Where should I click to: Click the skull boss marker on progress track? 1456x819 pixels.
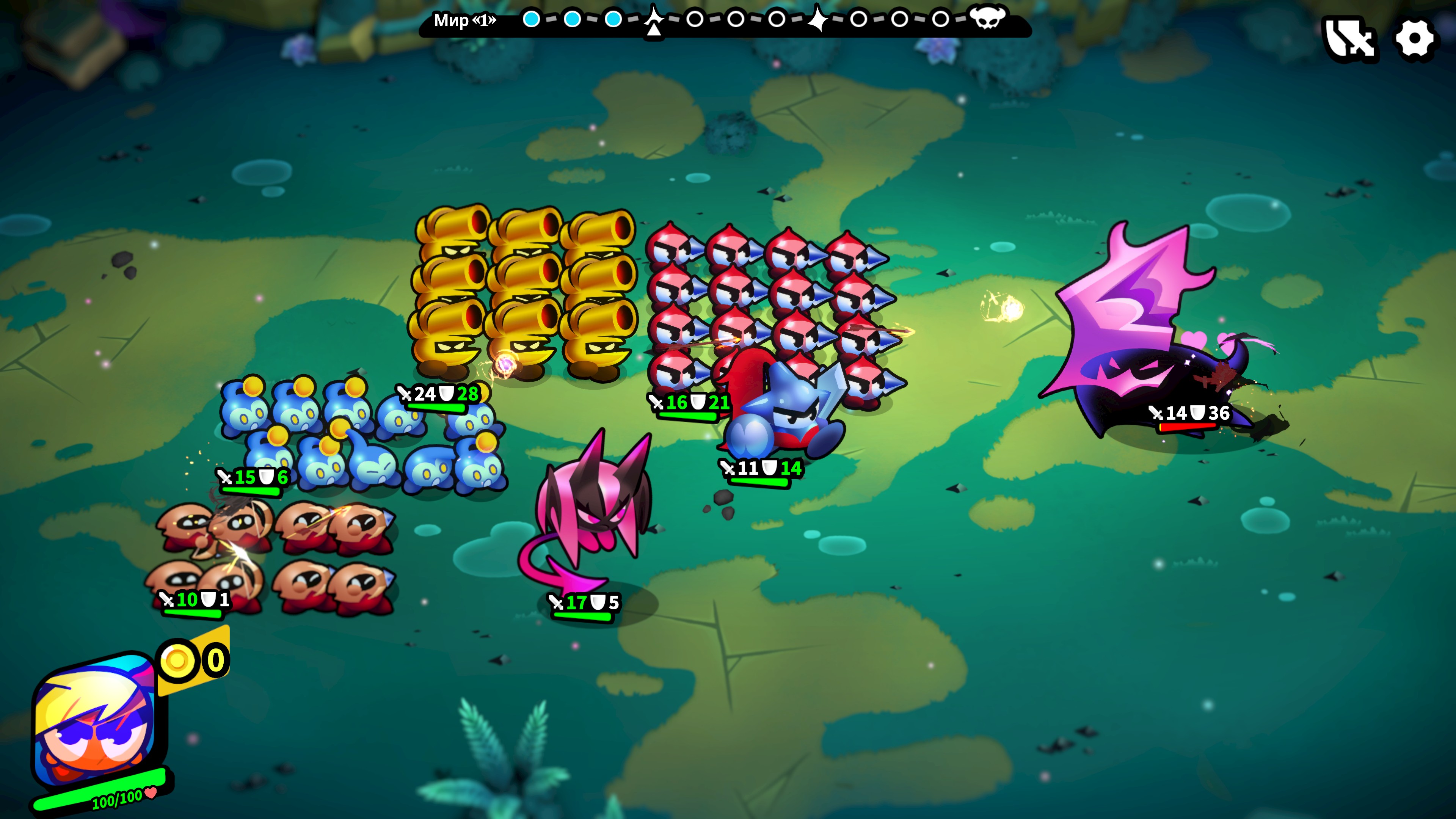[987, 19]
